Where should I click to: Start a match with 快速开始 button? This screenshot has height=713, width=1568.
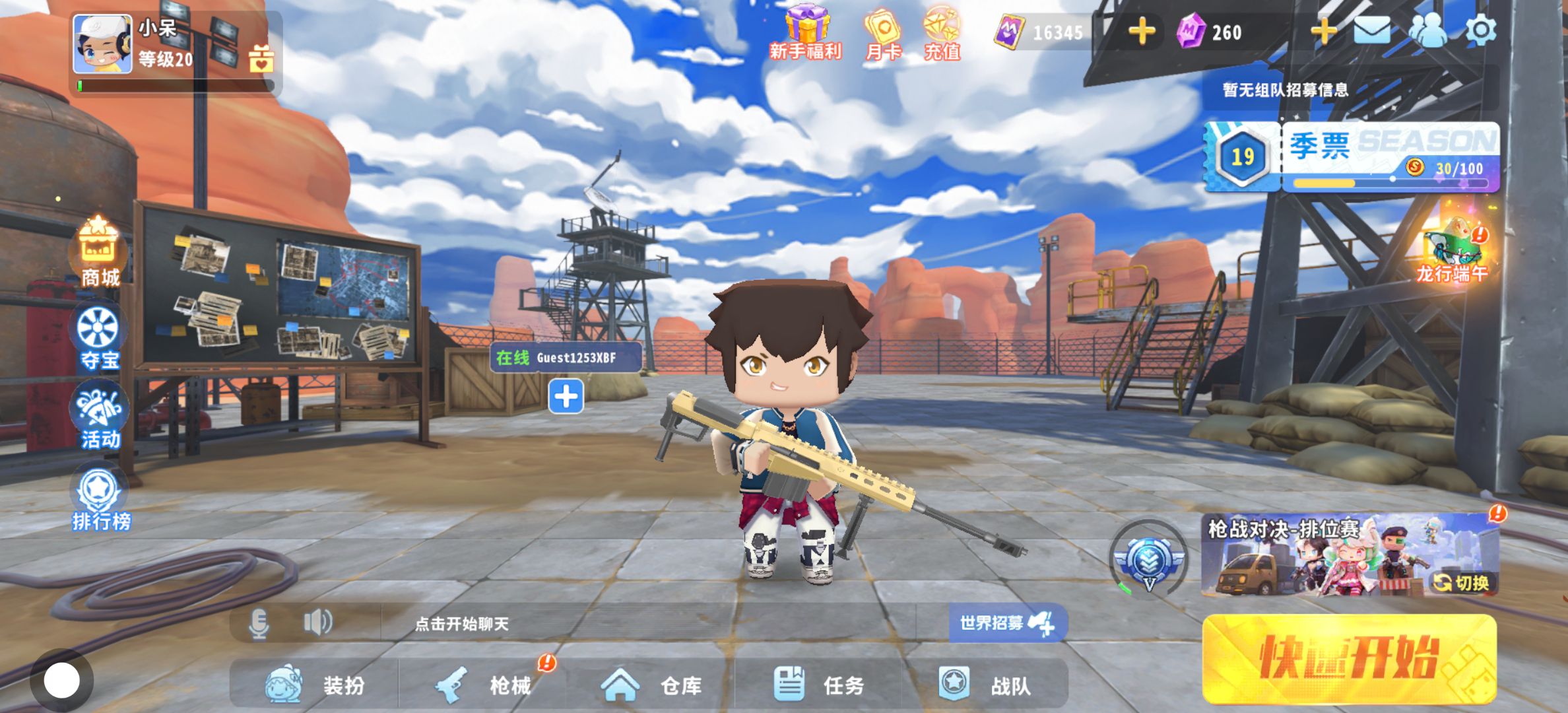tap(1349, 658)
